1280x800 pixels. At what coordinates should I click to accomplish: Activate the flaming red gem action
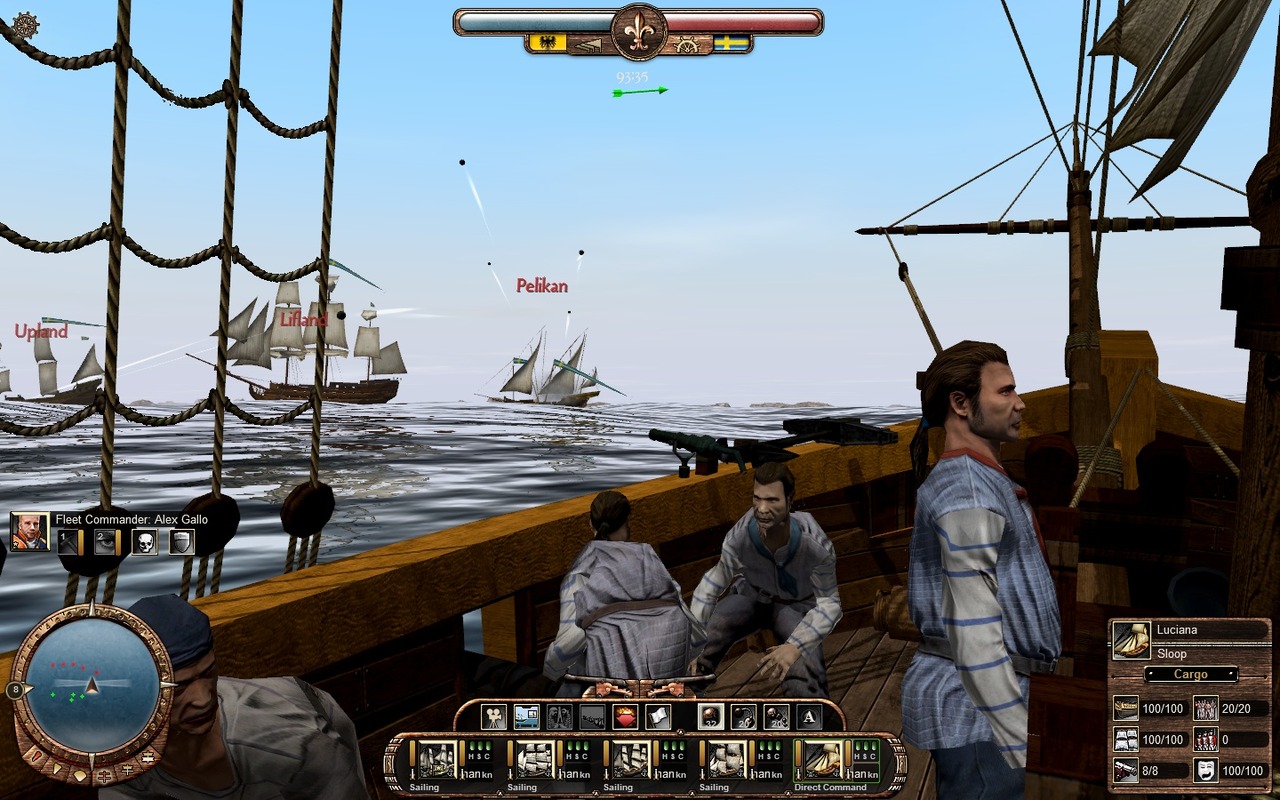click(x=626, y=716)
